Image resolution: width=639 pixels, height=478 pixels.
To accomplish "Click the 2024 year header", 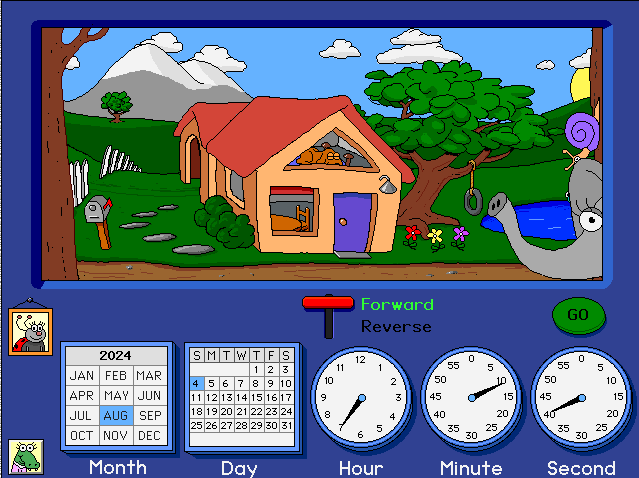I will point(116,355).
